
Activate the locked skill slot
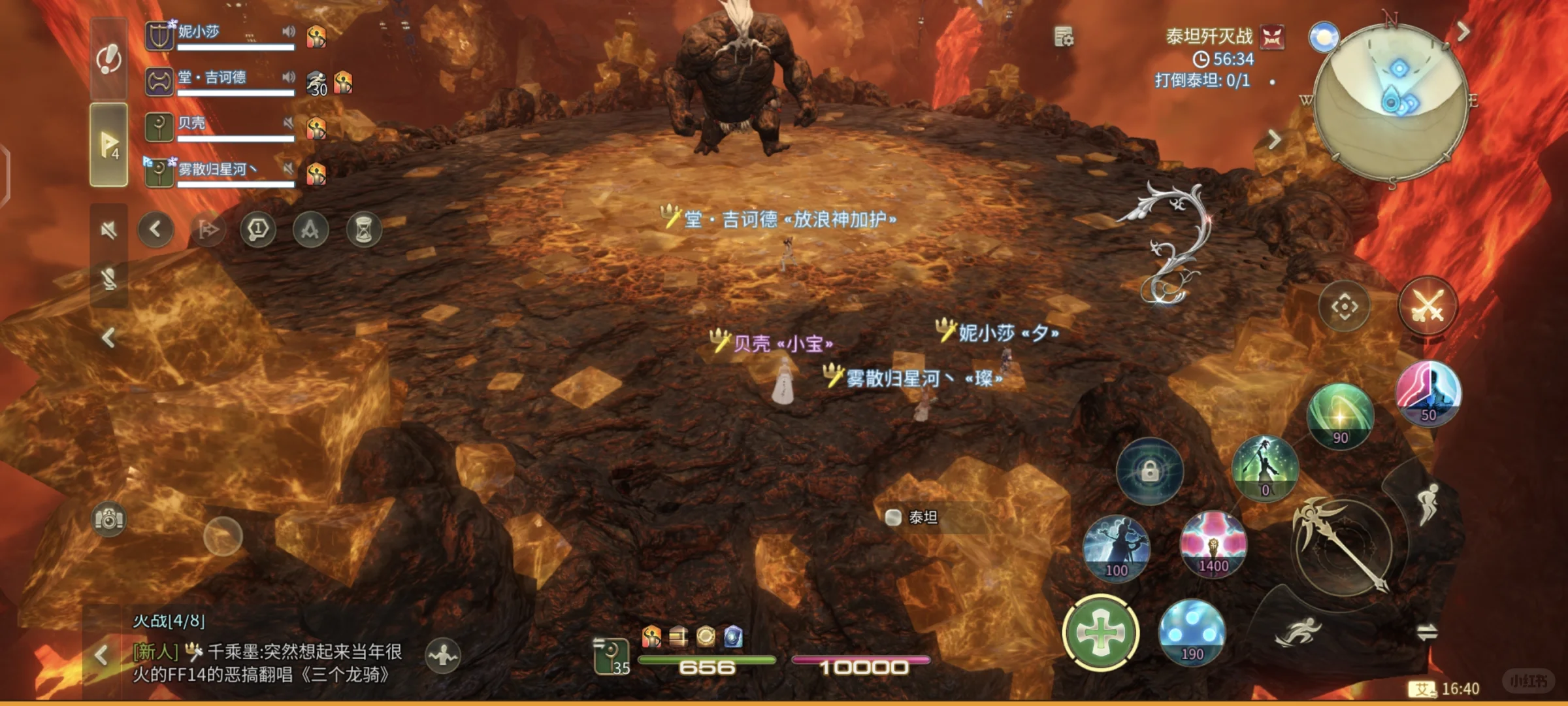1150,471
